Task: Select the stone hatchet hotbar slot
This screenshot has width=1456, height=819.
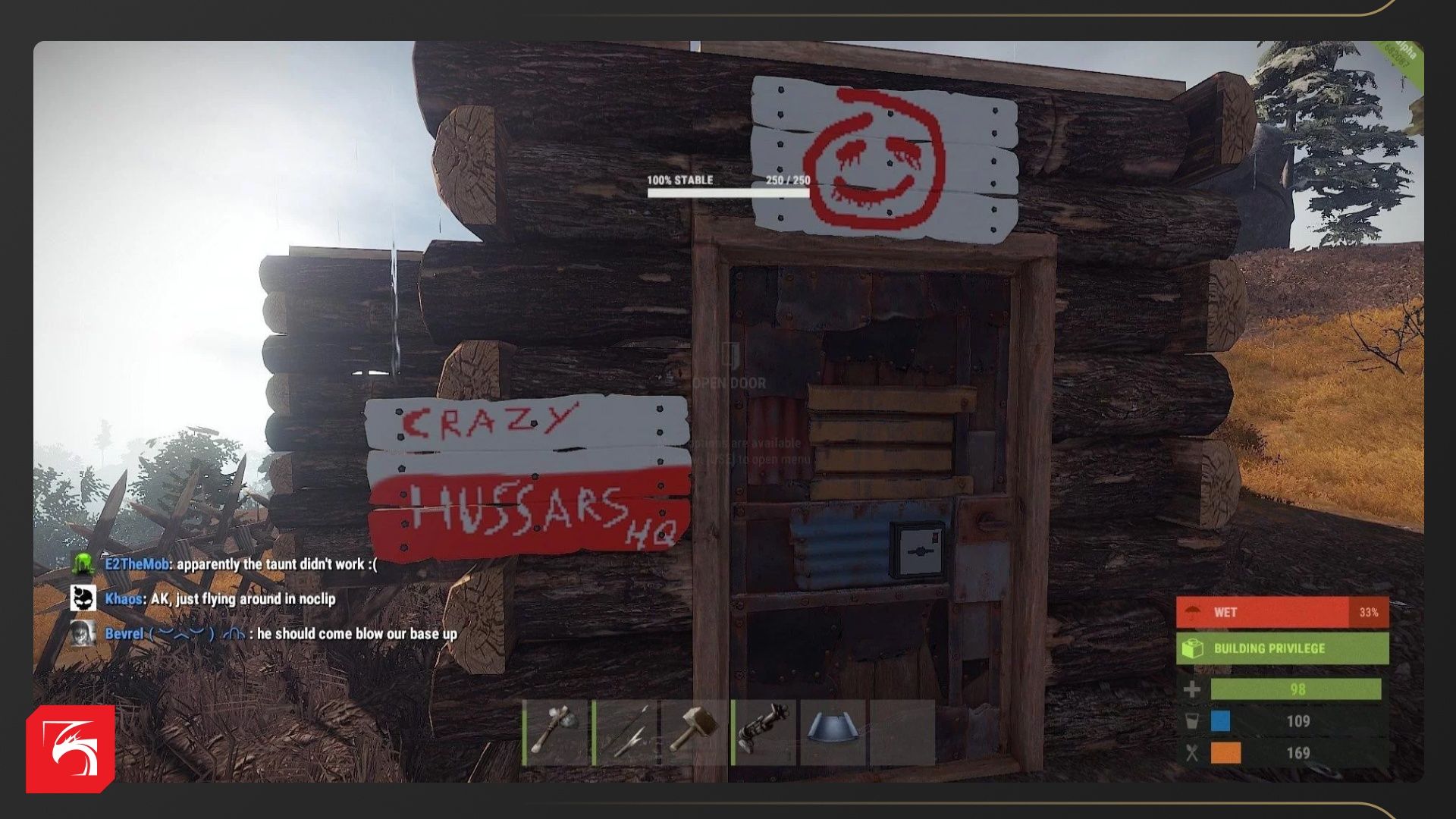Action: point(556,732)
